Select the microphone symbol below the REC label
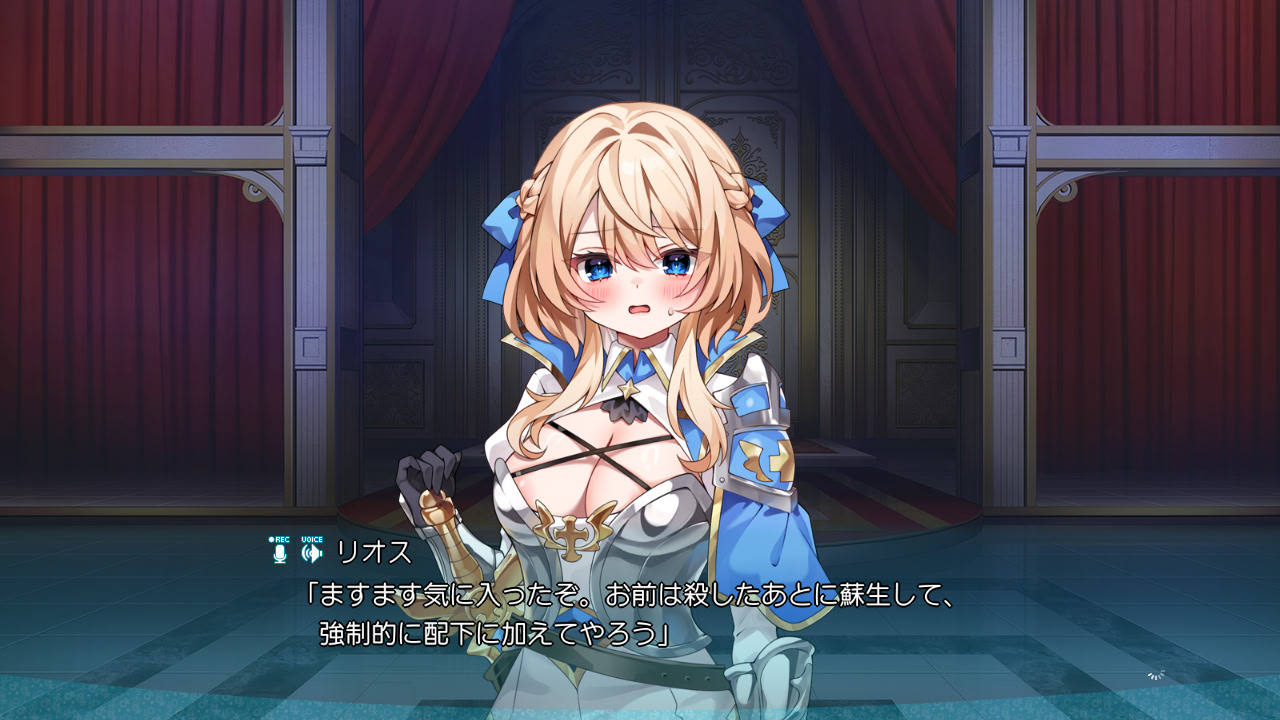Screen dimensions: 1280x720 tap(278, 553)
